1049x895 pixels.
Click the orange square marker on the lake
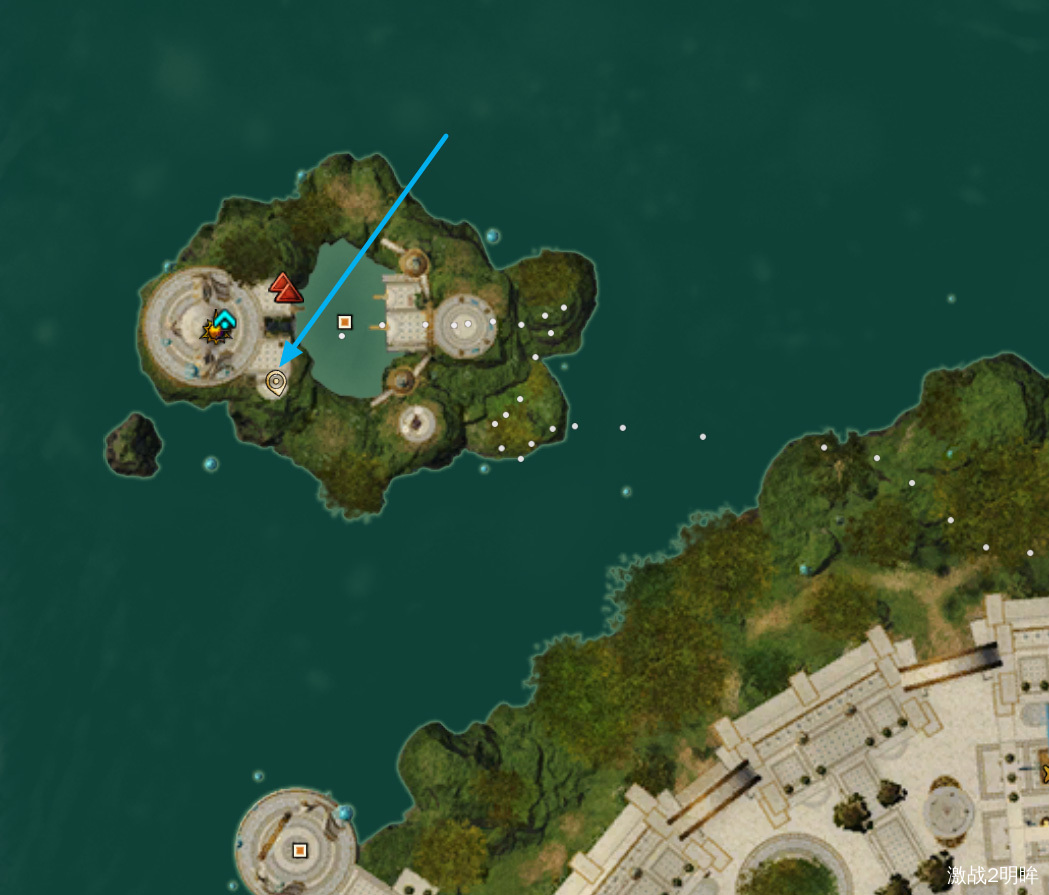tap(345, 322)
